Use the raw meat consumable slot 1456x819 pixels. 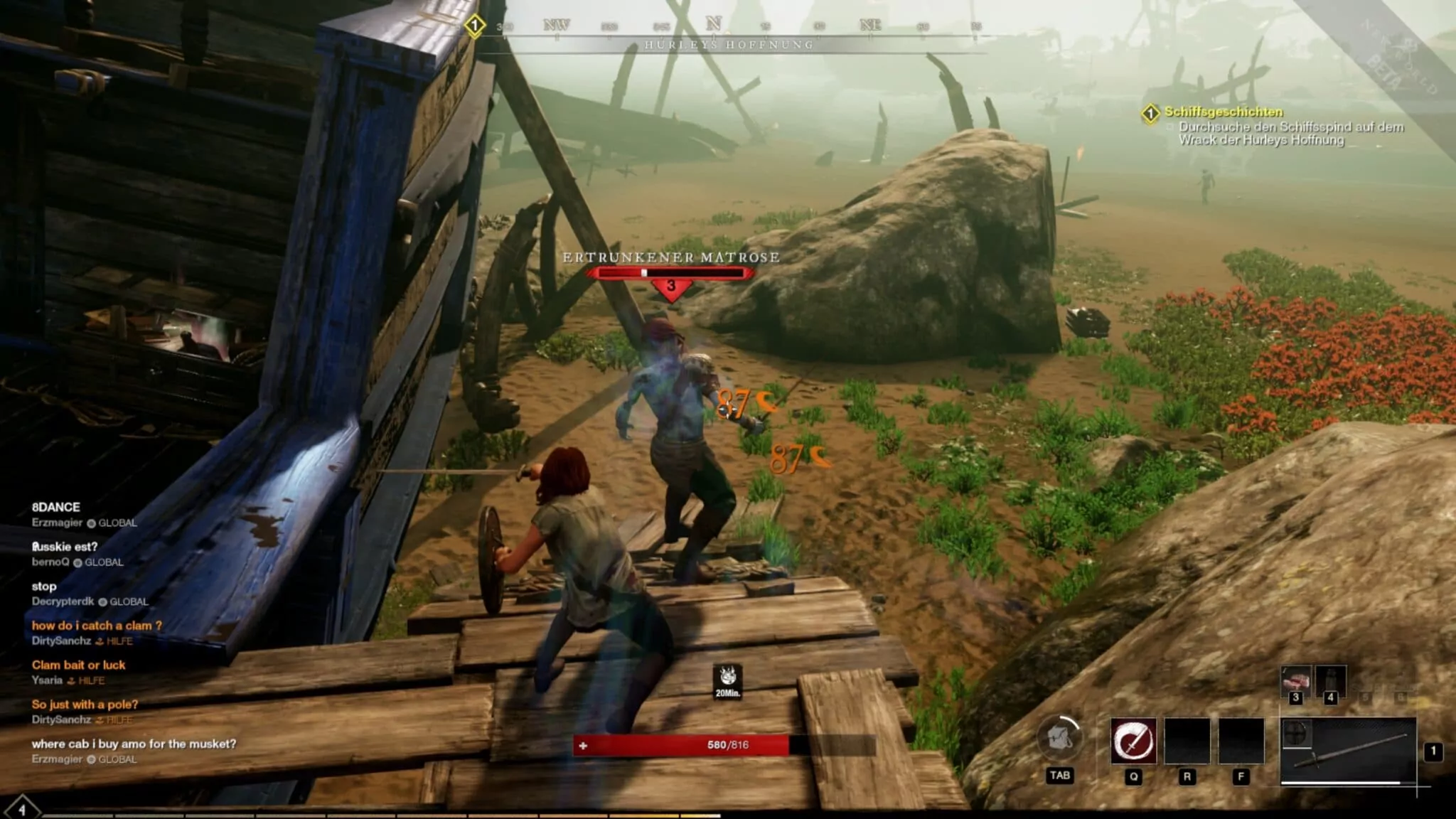(1295, 681)
